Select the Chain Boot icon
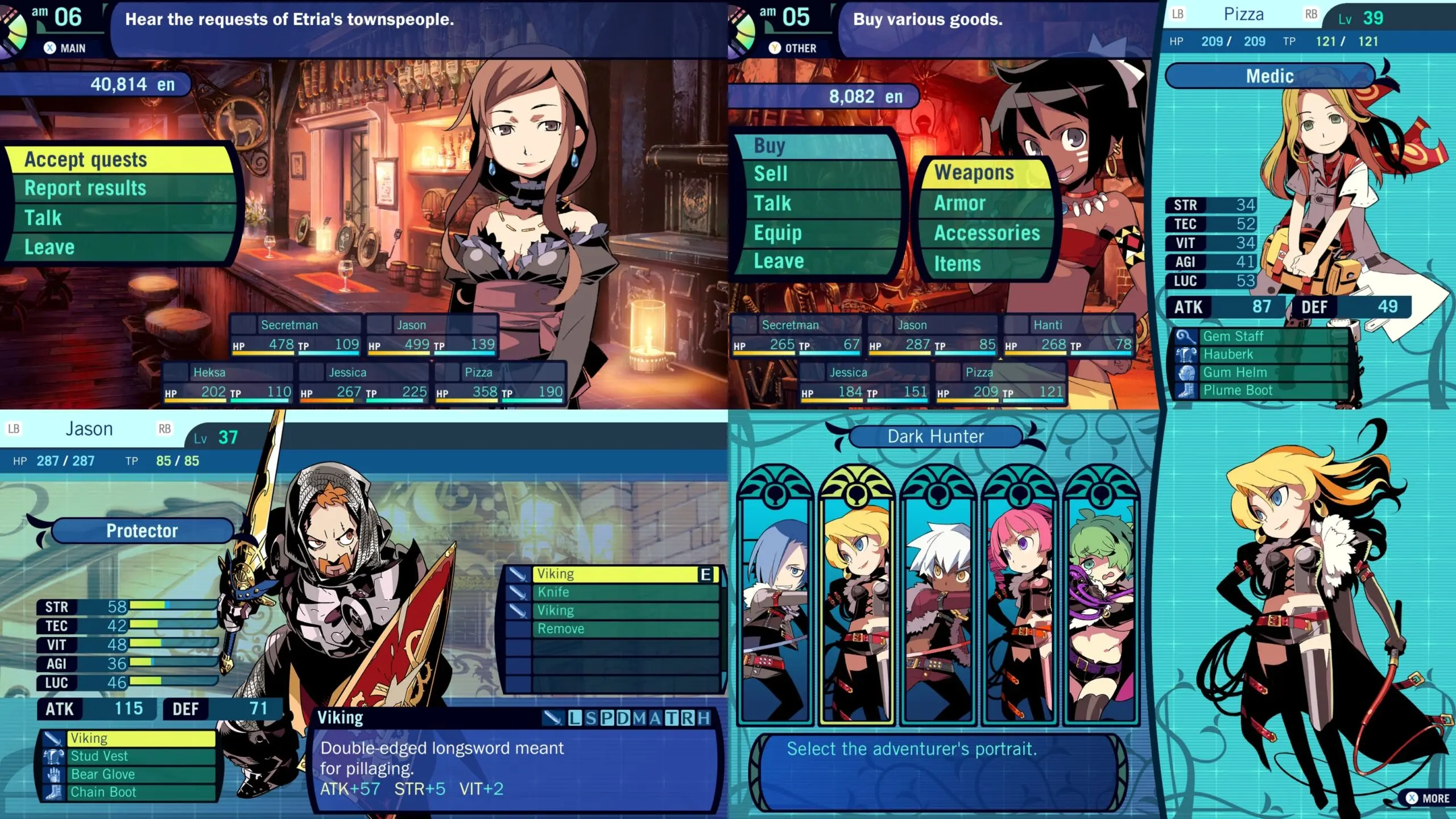 [x=54, y=792]
